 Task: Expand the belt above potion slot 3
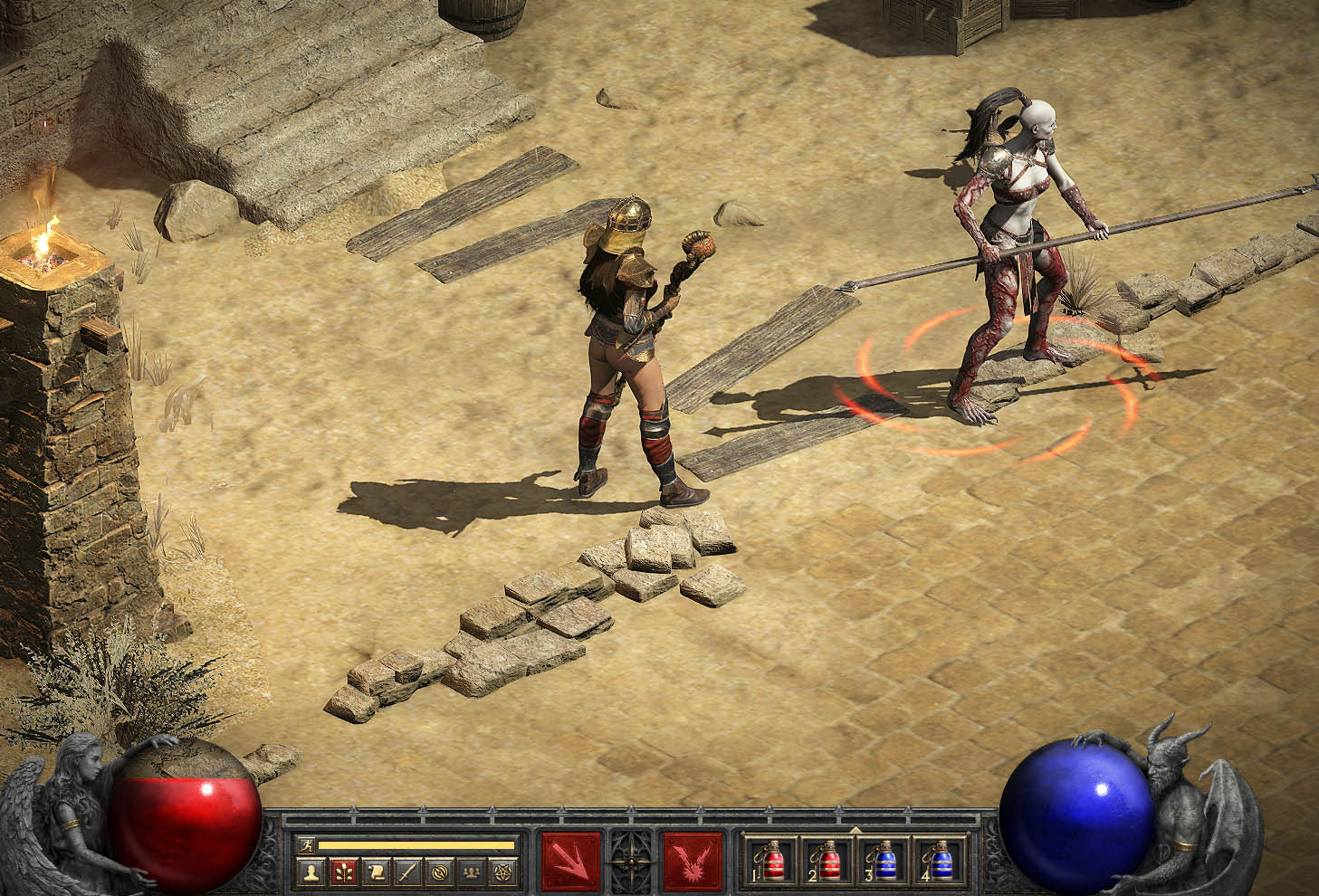tap(854, 827)
